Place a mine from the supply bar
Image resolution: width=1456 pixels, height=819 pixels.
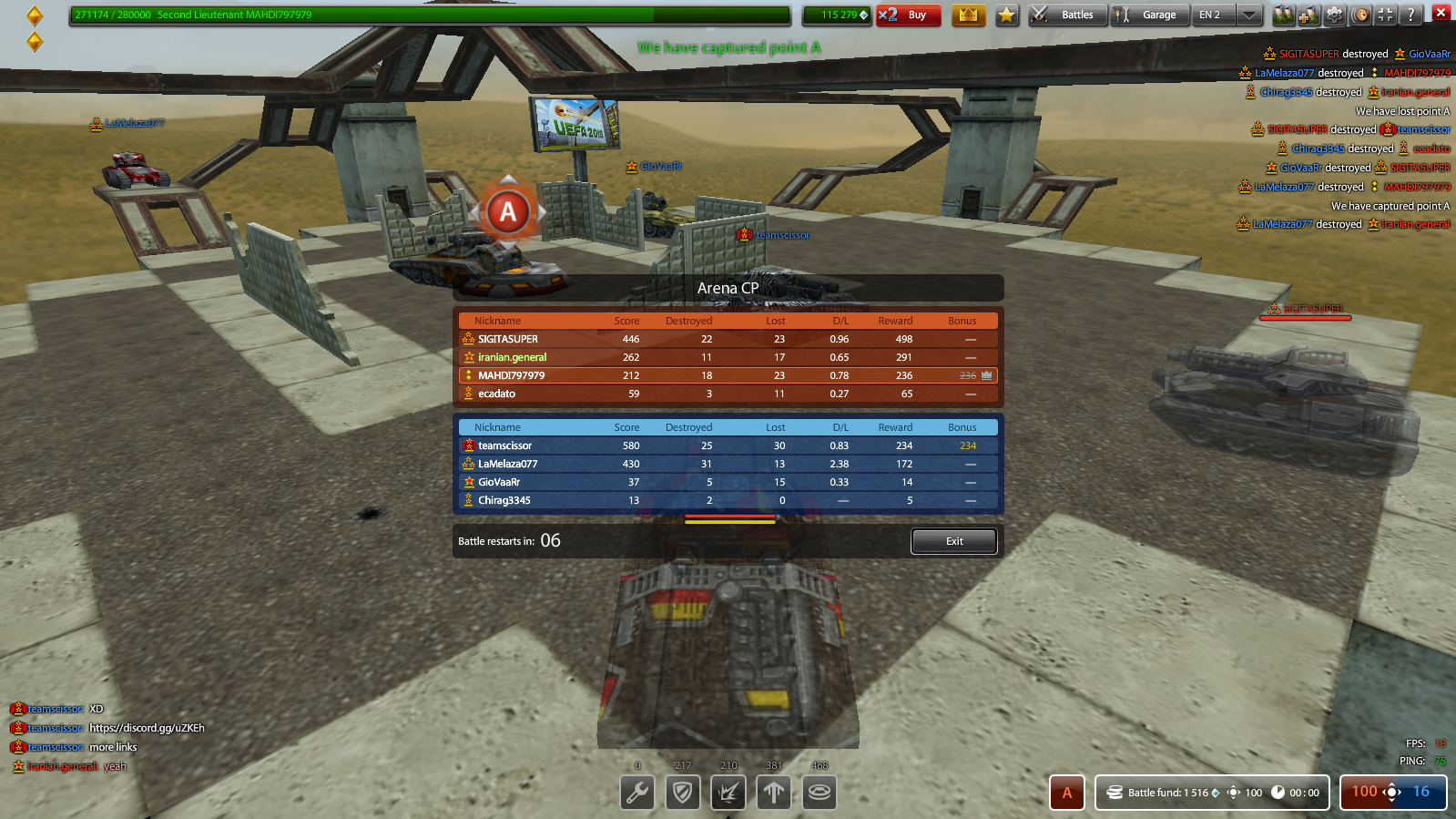[x=819, y=793]
